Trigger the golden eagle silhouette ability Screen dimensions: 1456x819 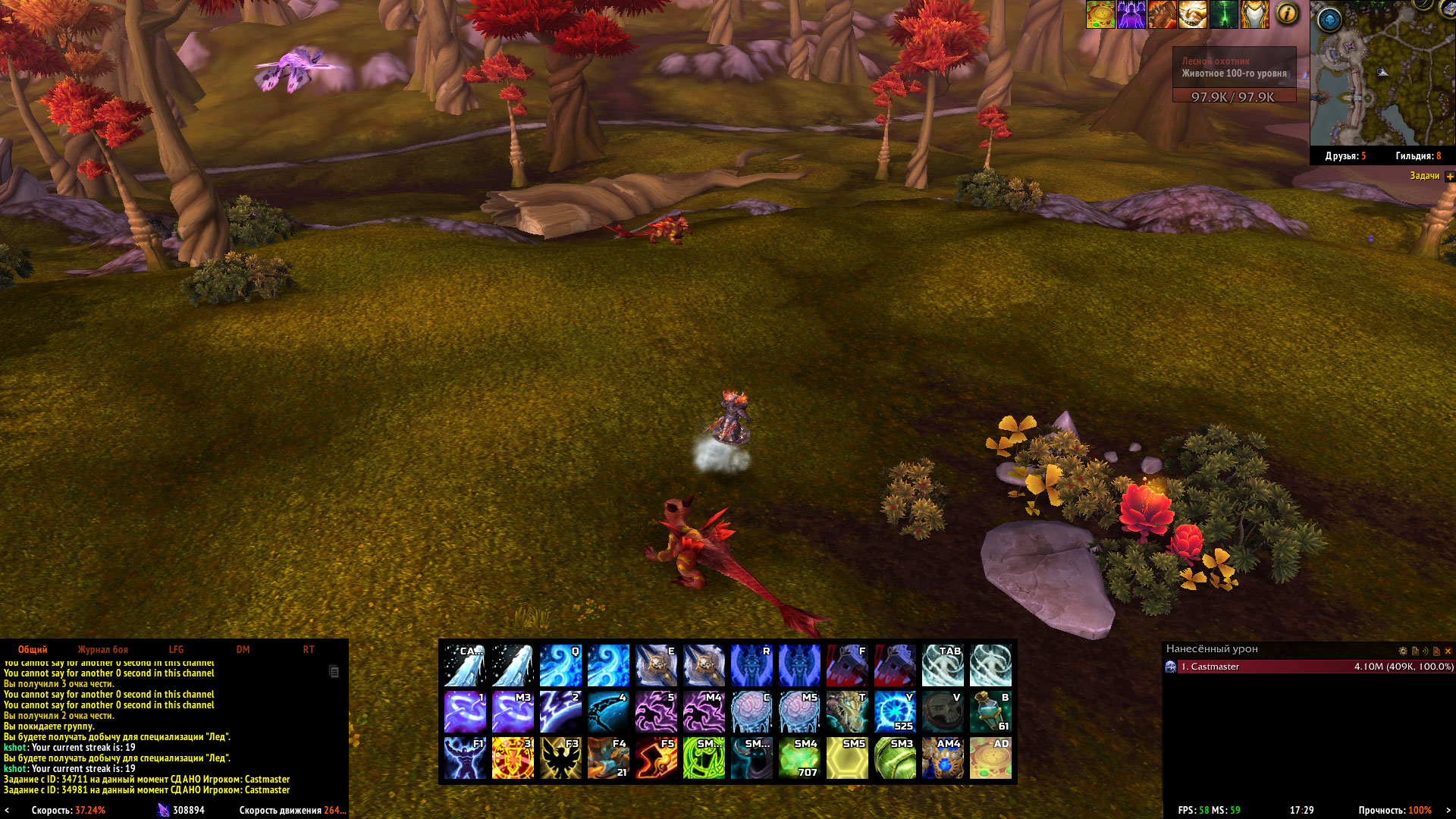click(560, 758)
